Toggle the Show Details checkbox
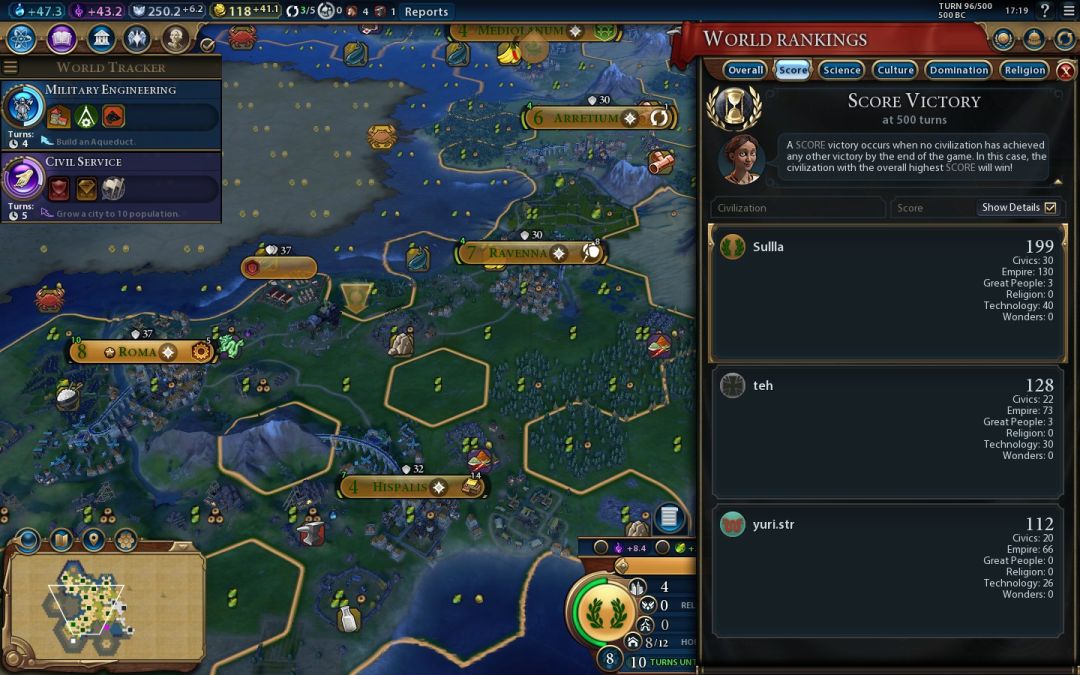This screenshot has height=675, width=1080. coord(1049,208)
